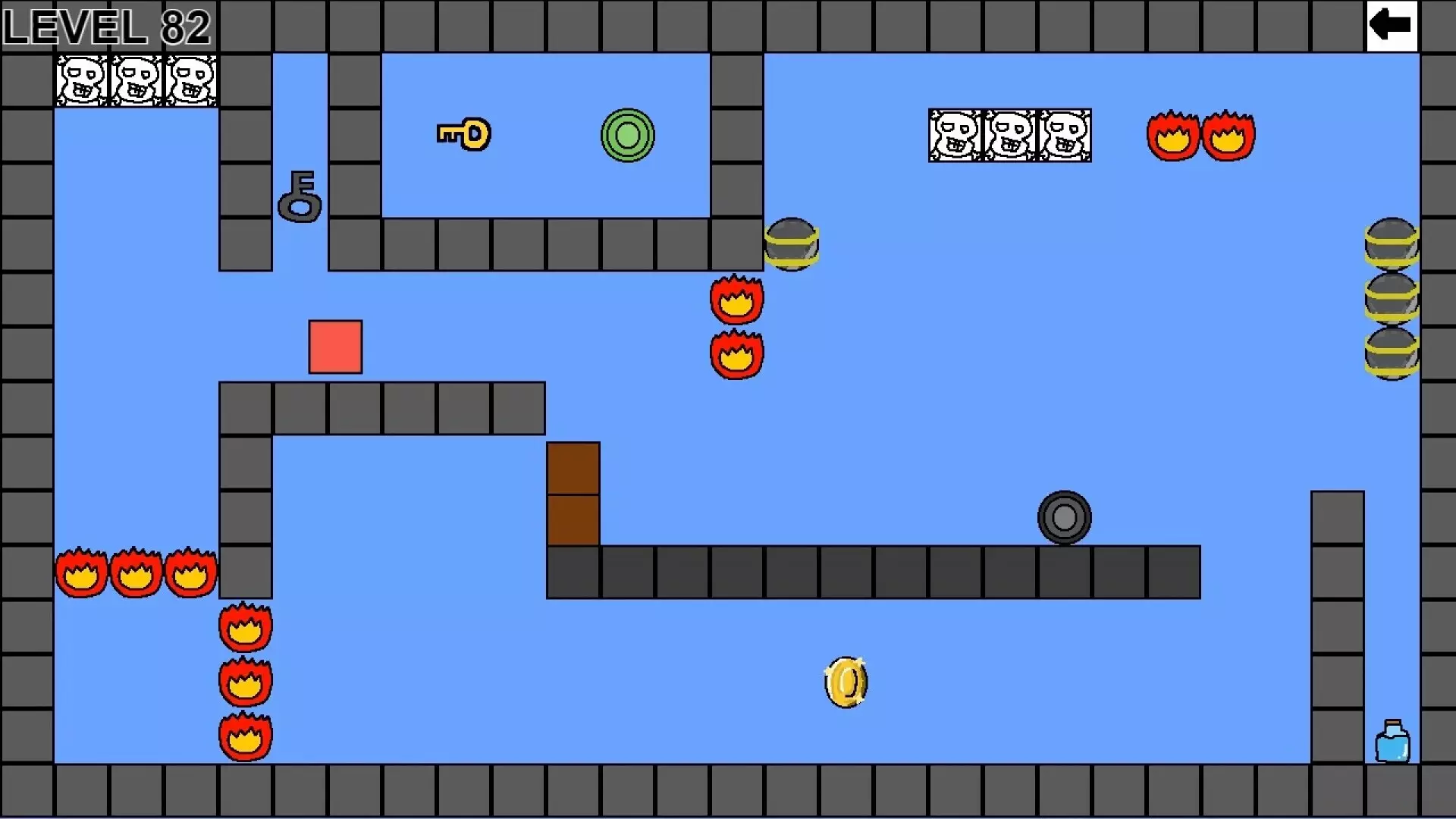Click the leftmost skull block at top left
Image resolution: width=1456 pixels, height=819 pixels.
pyautogui.click(x=81, y=80)
